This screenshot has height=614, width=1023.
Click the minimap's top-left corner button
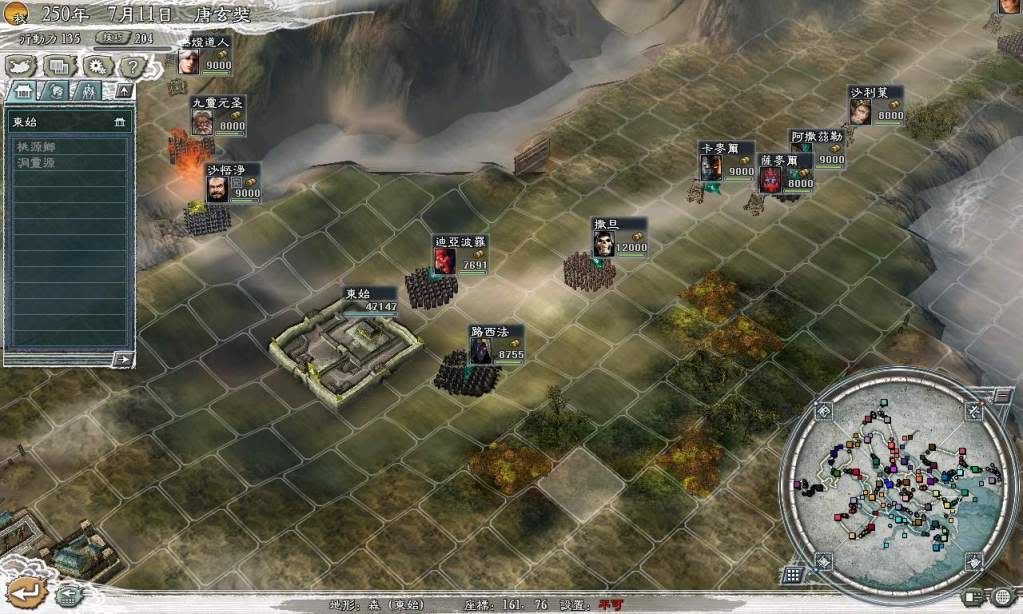(823, 411)
